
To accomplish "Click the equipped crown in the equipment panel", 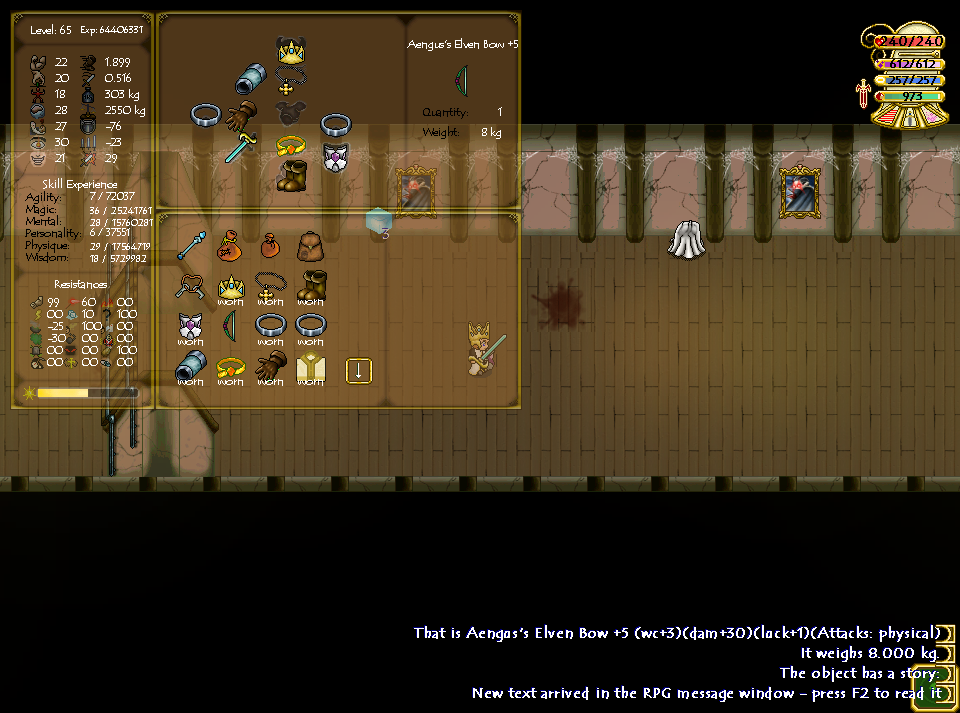I will tap(291, 50).
